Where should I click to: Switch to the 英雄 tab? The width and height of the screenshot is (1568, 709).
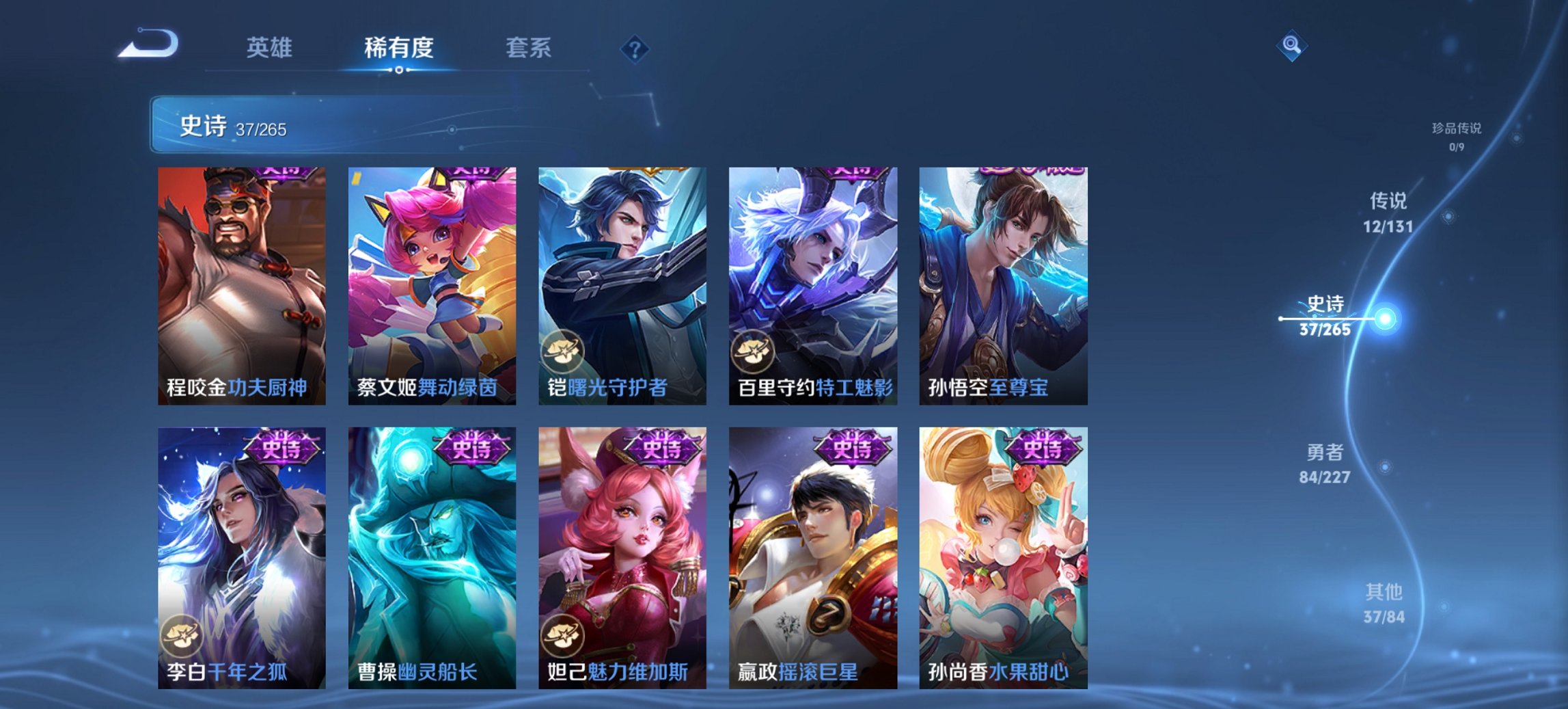(271, 48)
